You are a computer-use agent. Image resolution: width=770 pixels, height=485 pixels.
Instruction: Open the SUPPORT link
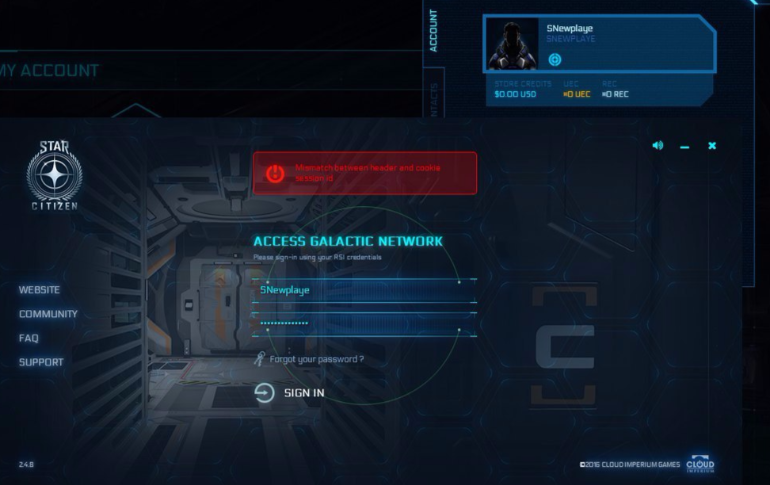41,362
